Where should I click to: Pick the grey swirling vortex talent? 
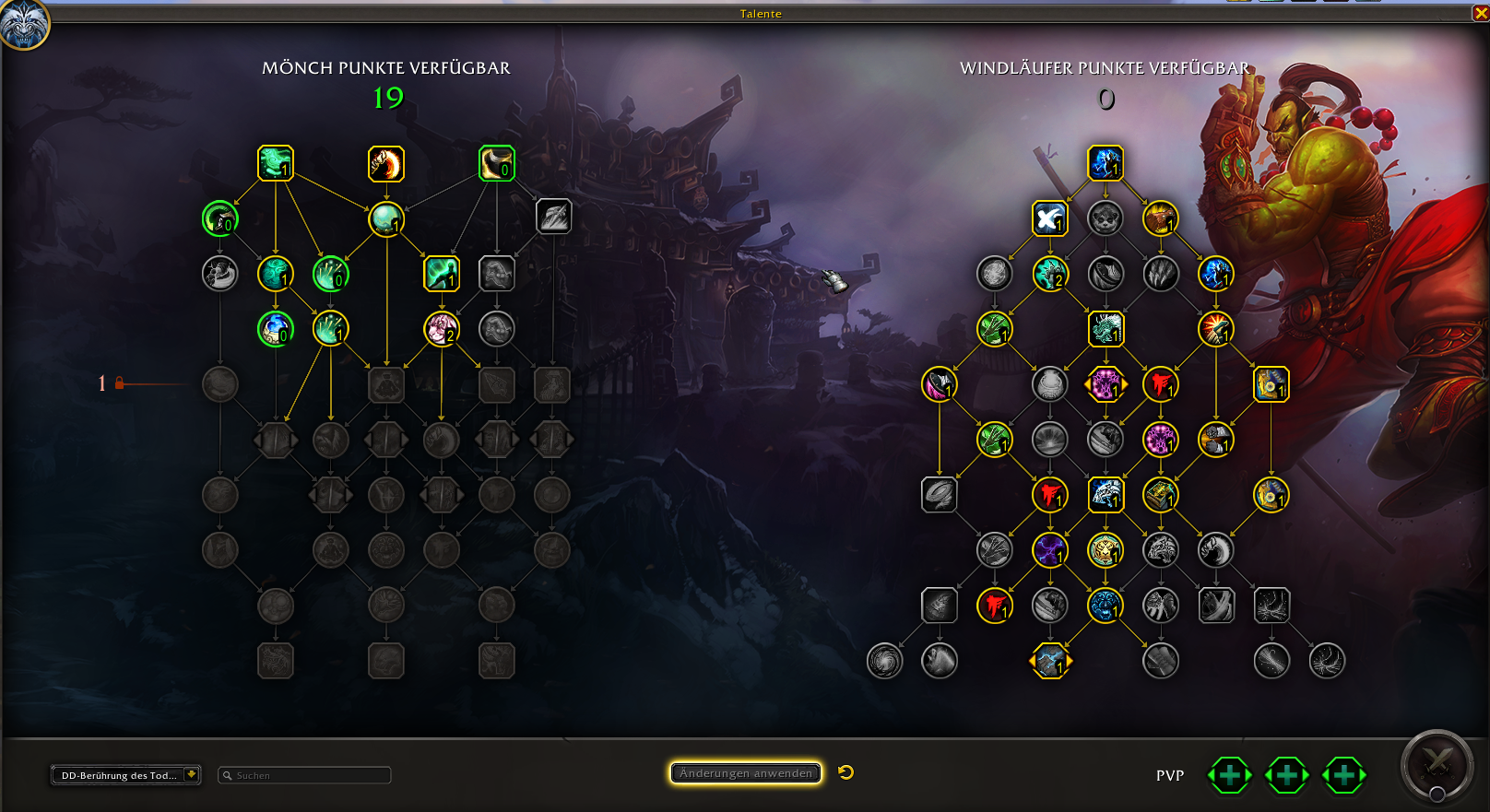[884, 661]
